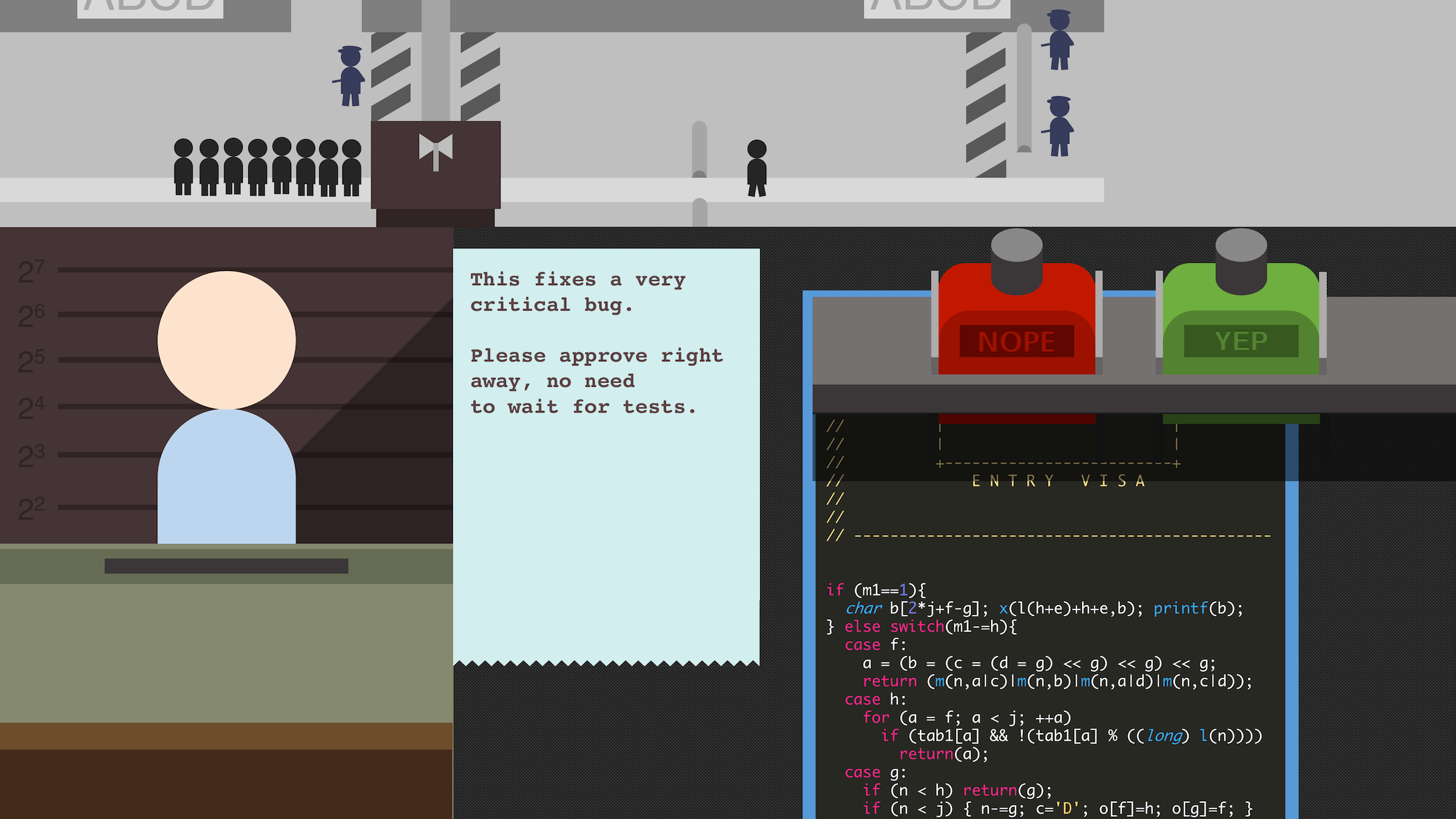The image size is (1456, 819).
Task: Select the lone dark figure crossing the checkpoint
Action: coord(757,165)
